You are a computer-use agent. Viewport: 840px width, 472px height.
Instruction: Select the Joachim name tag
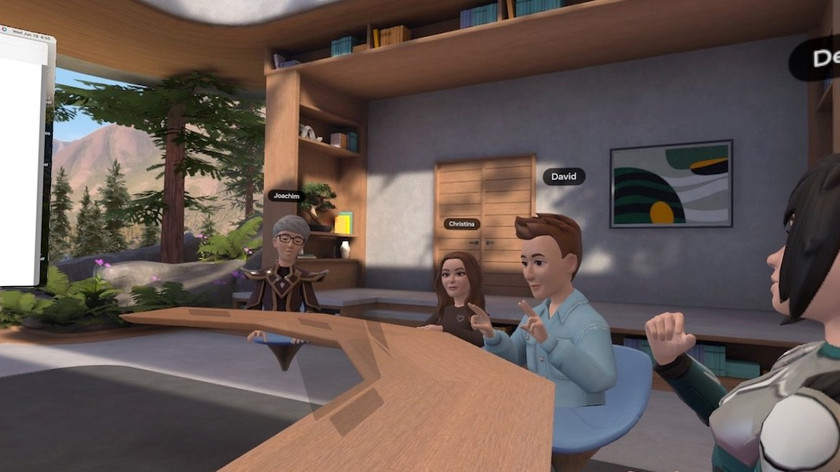coord(287,196)
